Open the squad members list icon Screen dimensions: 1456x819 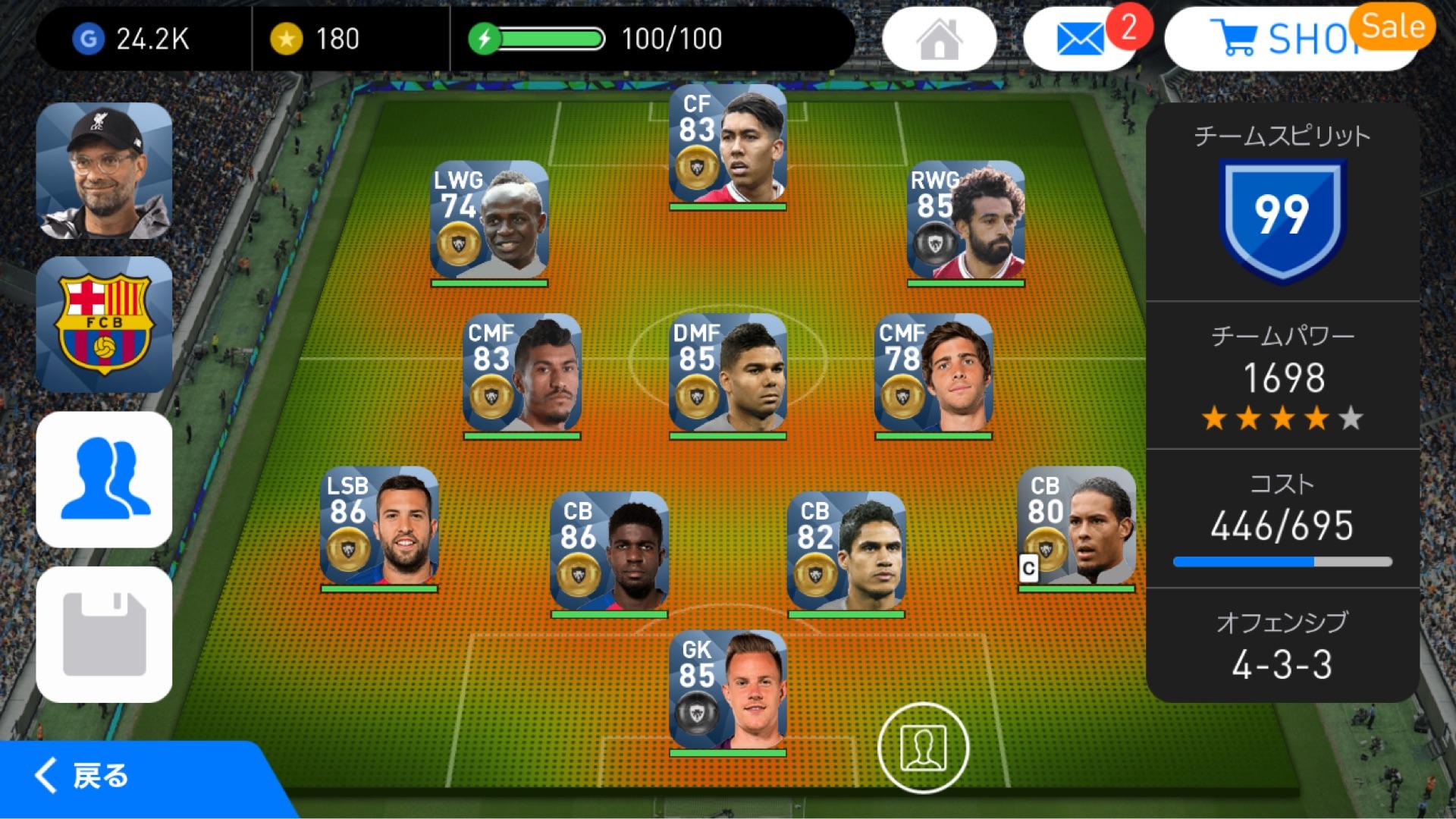[x=105, y=479]
